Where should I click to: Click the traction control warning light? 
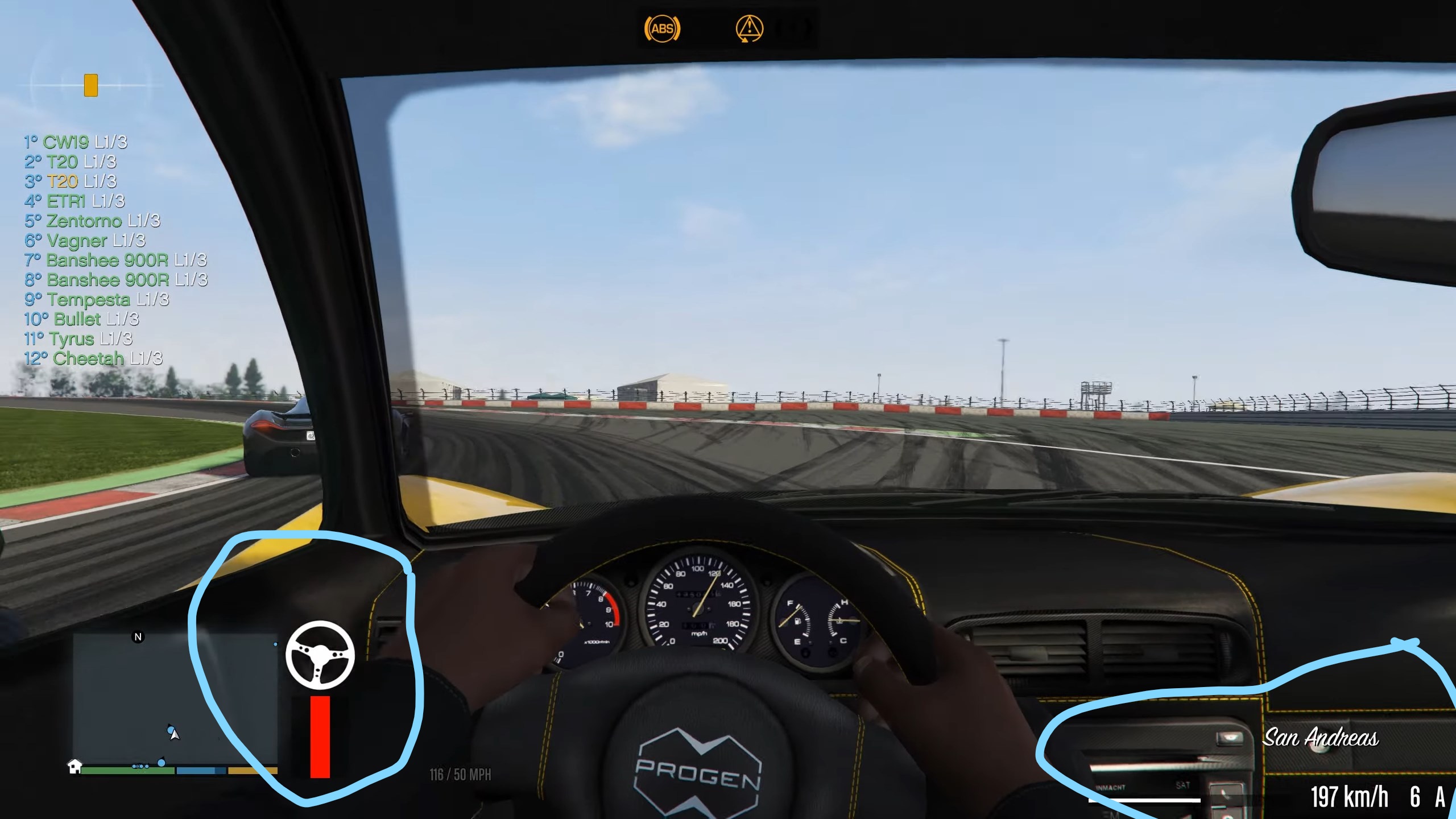(751, 27)
